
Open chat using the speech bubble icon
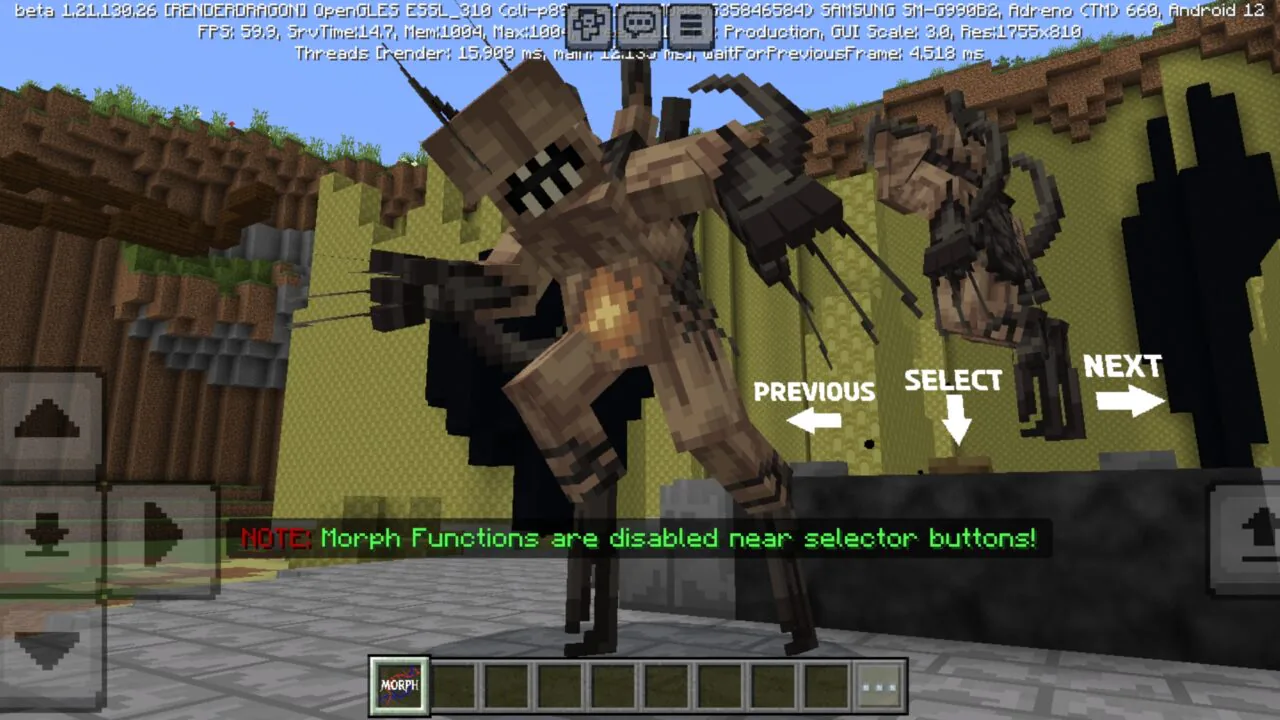(x=639, y=21)
